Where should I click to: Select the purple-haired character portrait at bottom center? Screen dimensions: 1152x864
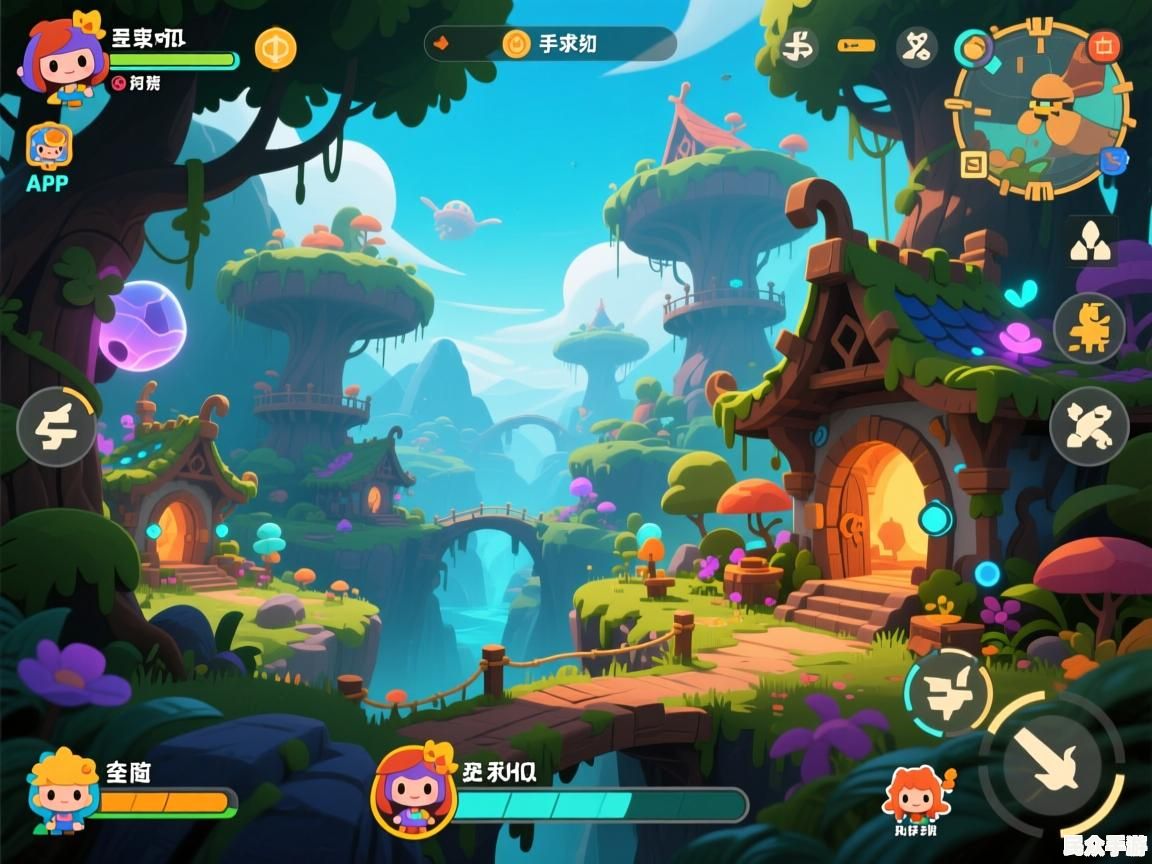(x=413, y=791)
